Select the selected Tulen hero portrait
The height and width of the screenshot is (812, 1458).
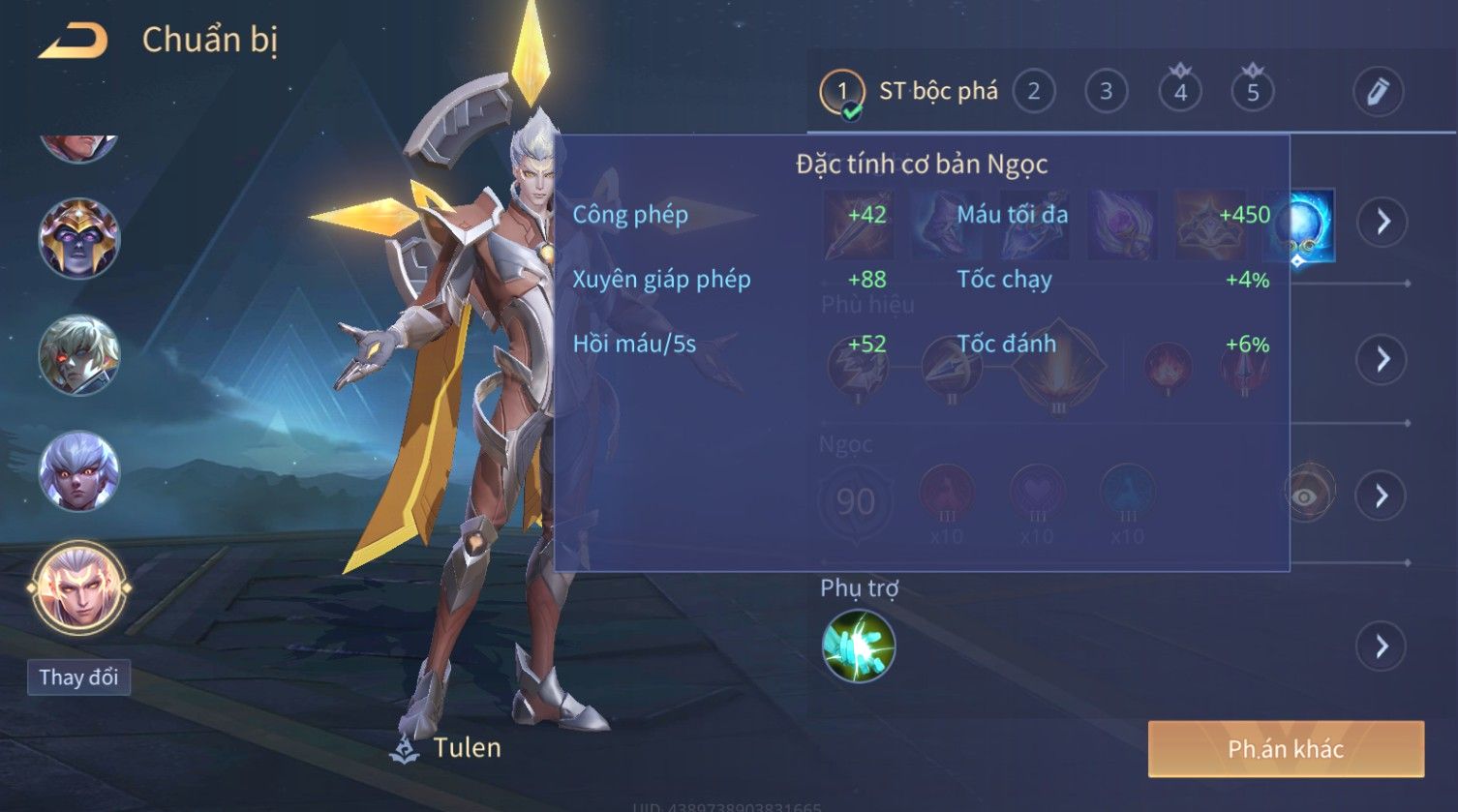[x=78, y=587]
